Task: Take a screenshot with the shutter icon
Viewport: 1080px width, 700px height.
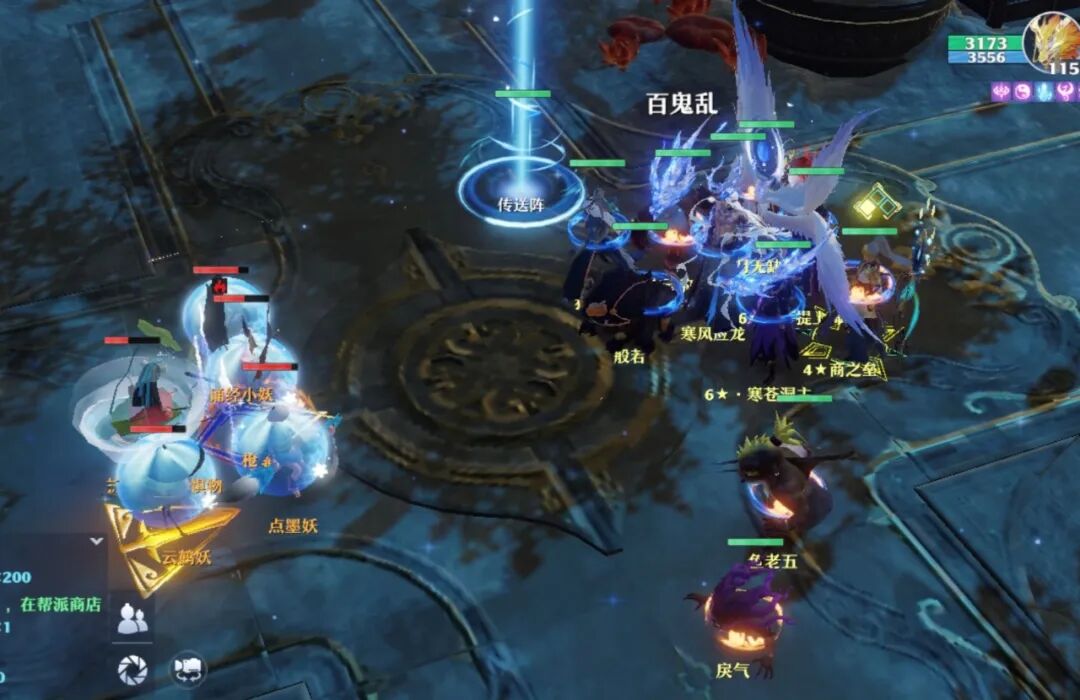Action: 131,667
